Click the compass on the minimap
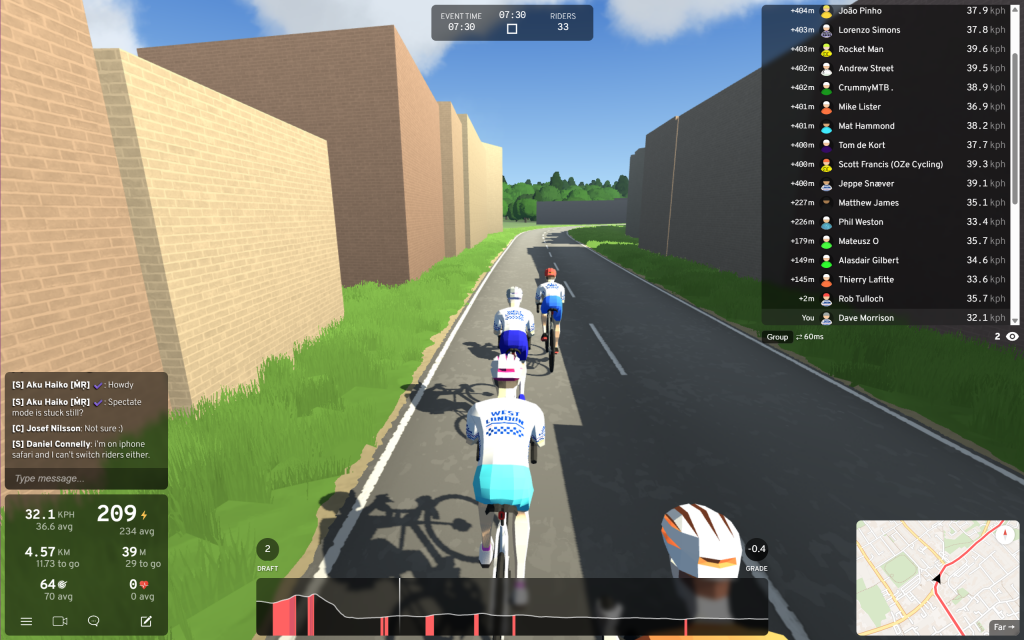 (1003, 534)
